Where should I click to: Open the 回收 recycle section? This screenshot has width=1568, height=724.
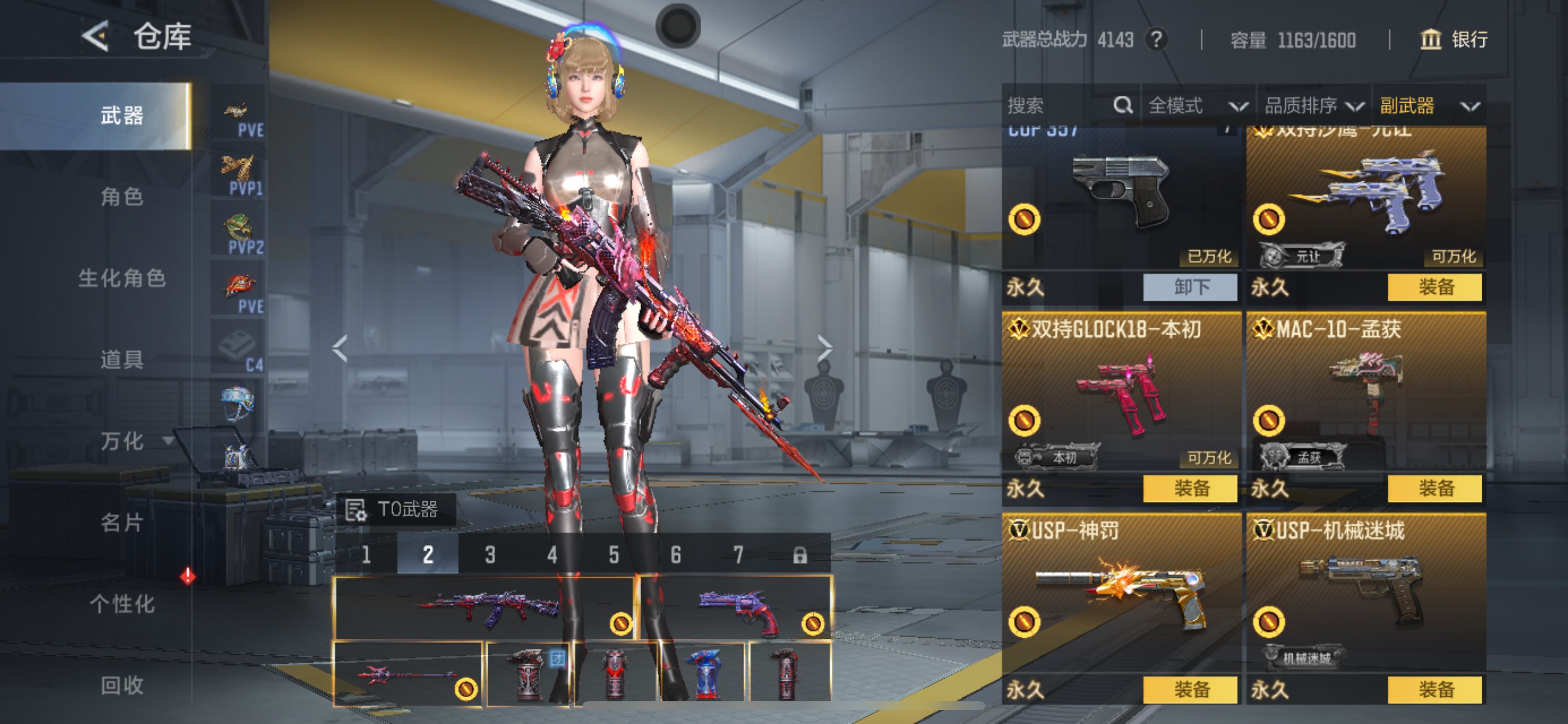pos(122,686)
